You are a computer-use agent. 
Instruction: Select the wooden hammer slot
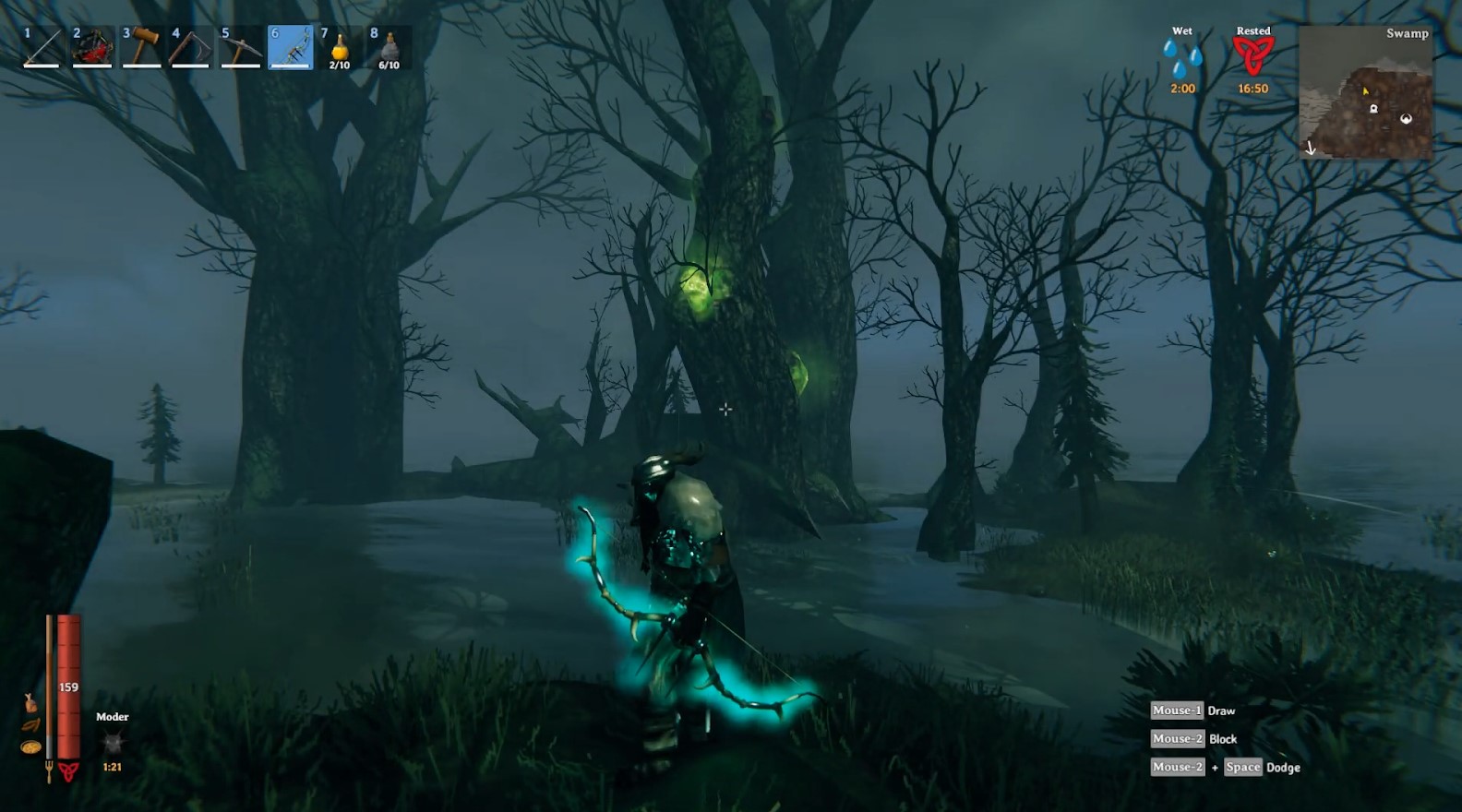[x=141, y=47]
